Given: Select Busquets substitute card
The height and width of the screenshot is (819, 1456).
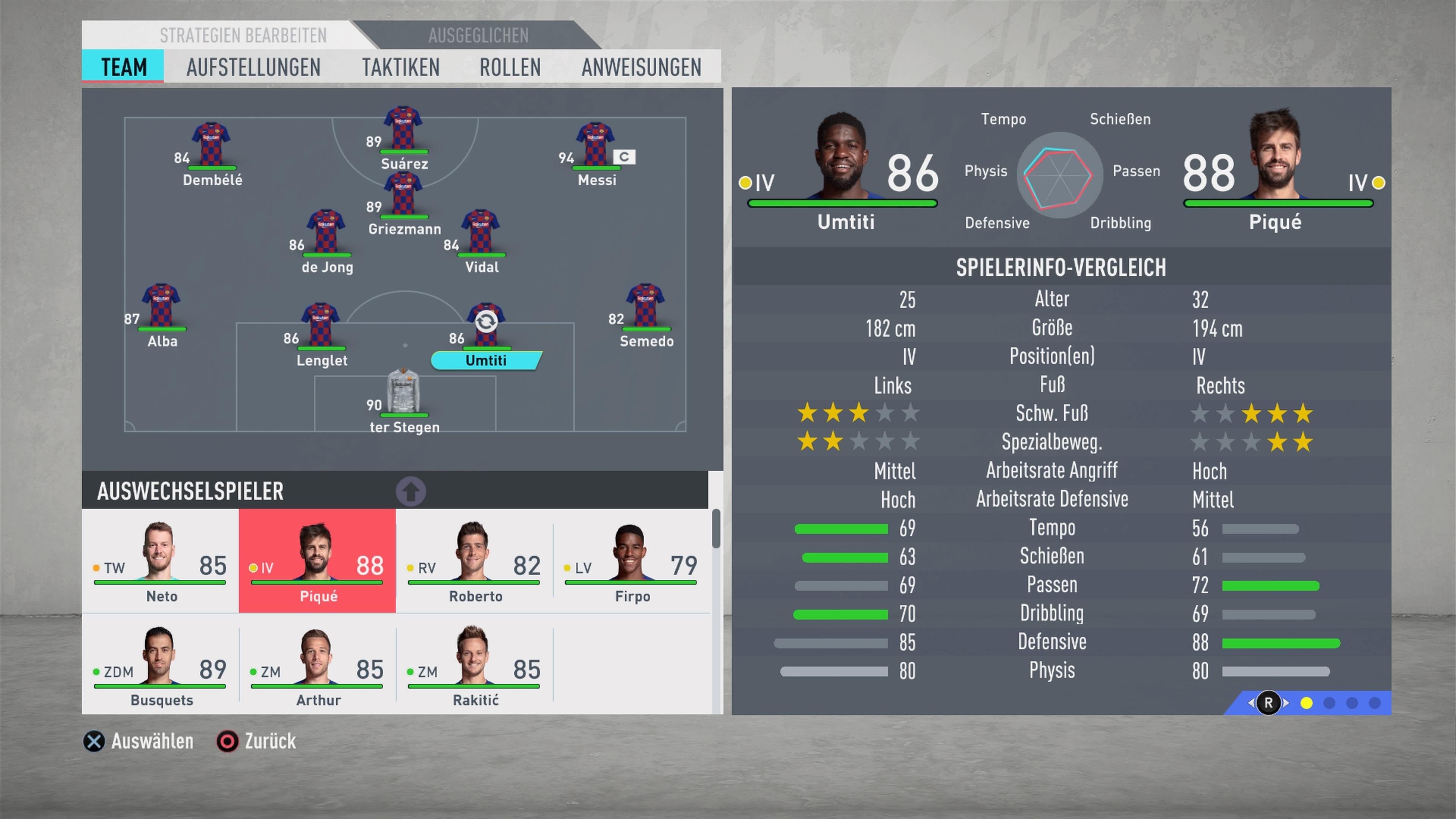Looking at the screenshot, I should pyautogui.click(x=160, y=665).
